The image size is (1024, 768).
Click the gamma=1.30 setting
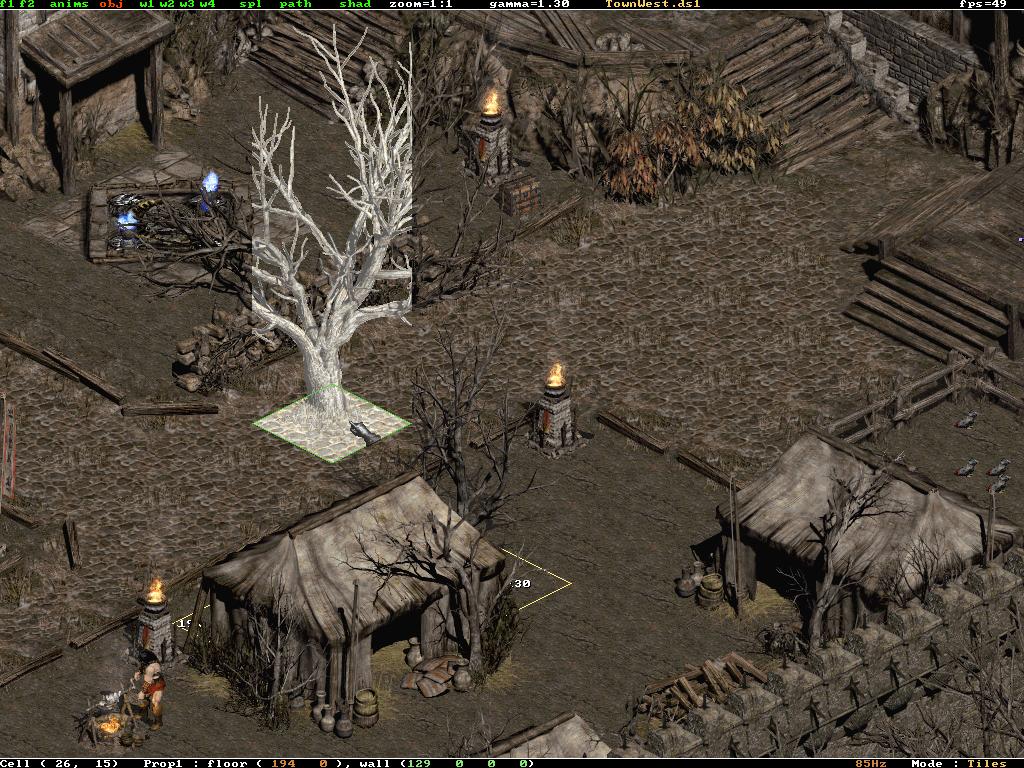coord(529,4)
